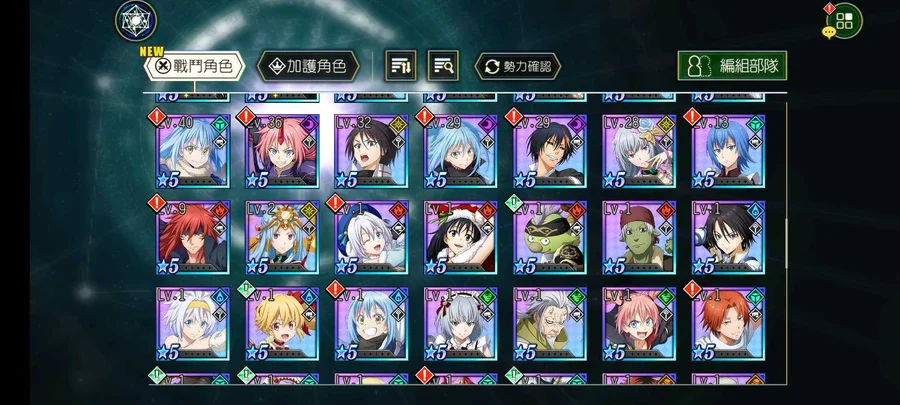Select the Lv.40 blue-haired character card

point(193,151)
